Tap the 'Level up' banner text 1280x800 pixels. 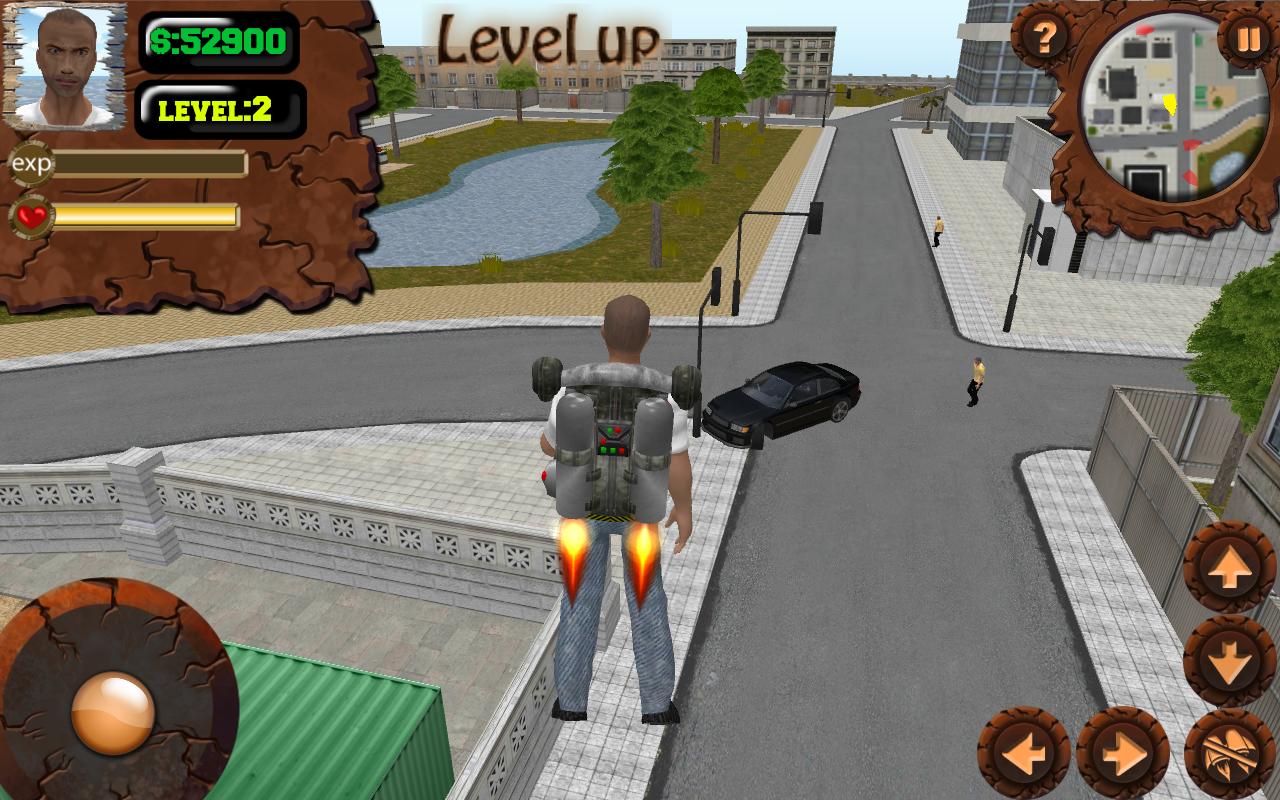tap(548, 36)
